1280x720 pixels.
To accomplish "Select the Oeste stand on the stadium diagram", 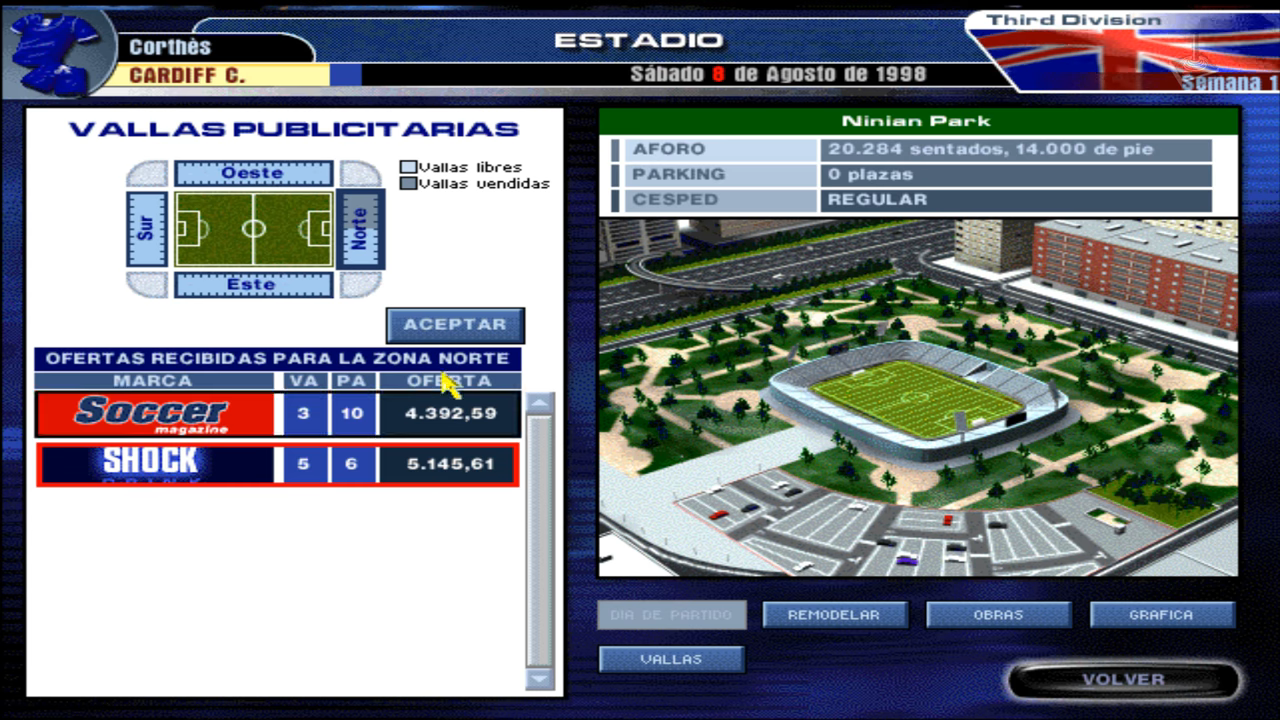I will tap(255, 172).
